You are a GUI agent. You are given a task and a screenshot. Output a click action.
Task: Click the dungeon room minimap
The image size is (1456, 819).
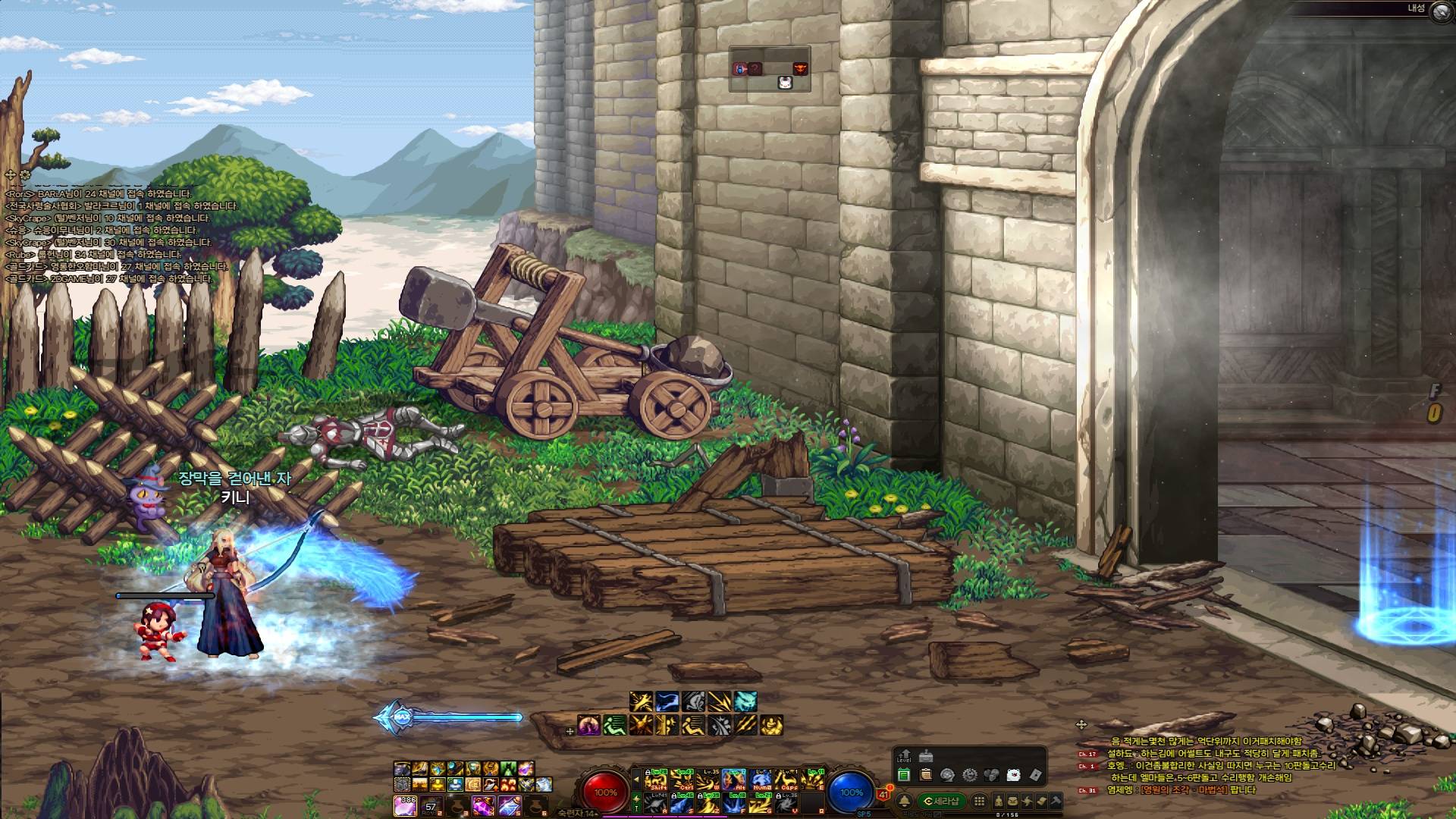(x=770, y=69)
